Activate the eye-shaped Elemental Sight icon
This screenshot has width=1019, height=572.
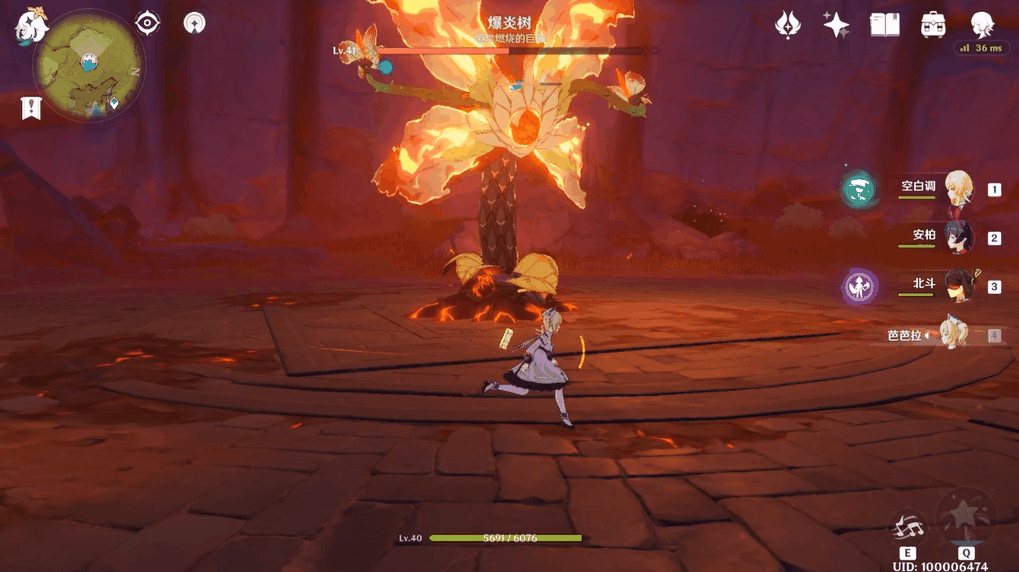pos(148,23)
